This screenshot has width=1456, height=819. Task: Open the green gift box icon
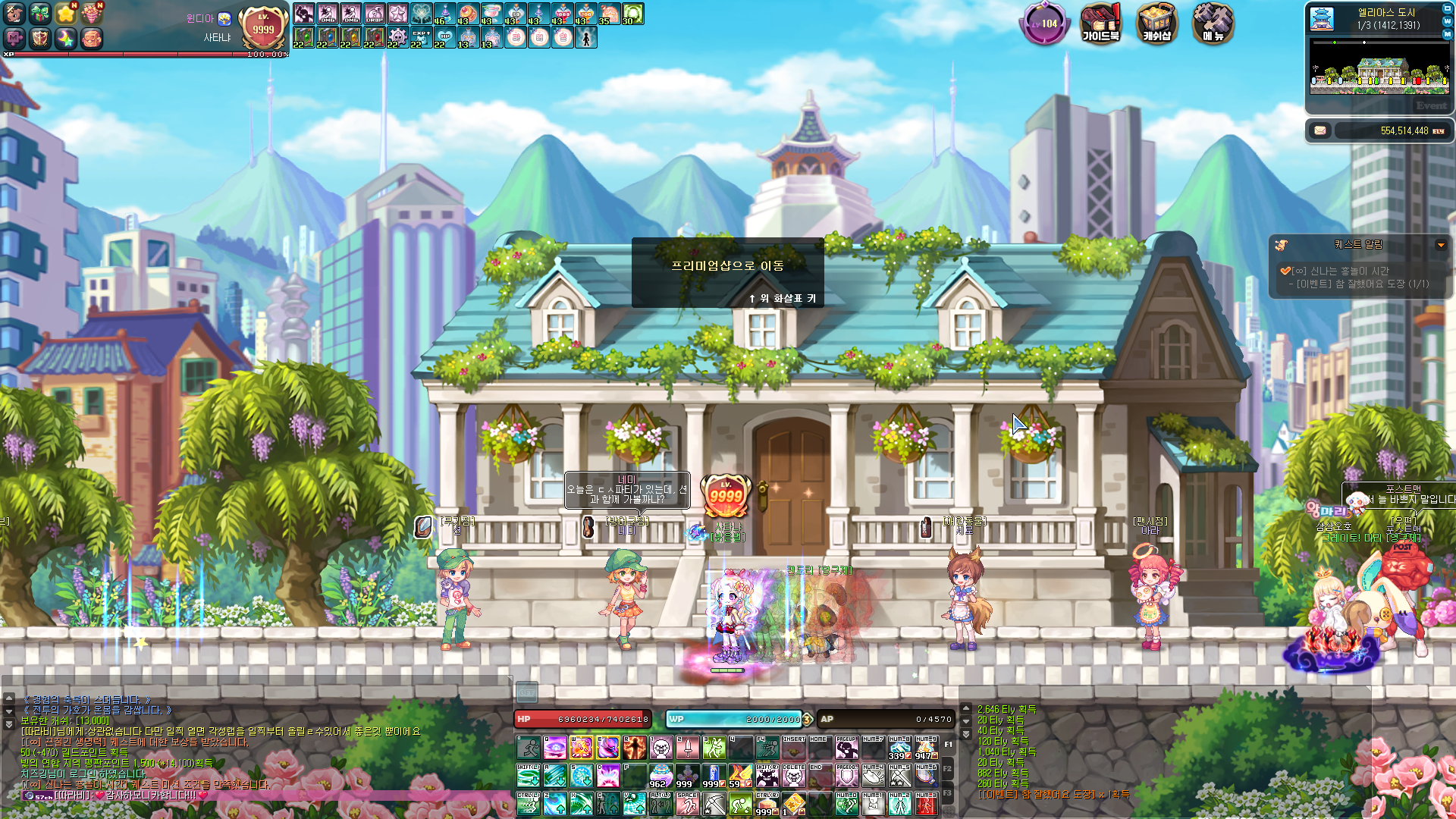(40, 14)
